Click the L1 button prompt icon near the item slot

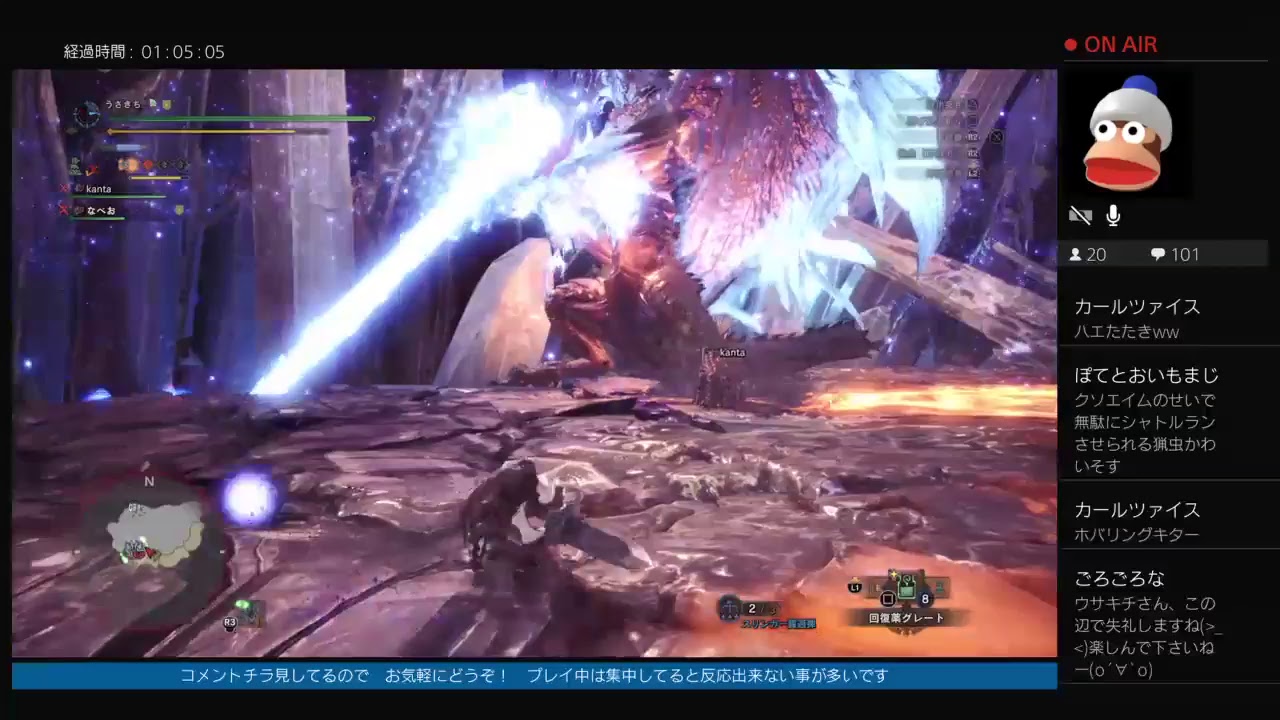[x=855, y=586]
